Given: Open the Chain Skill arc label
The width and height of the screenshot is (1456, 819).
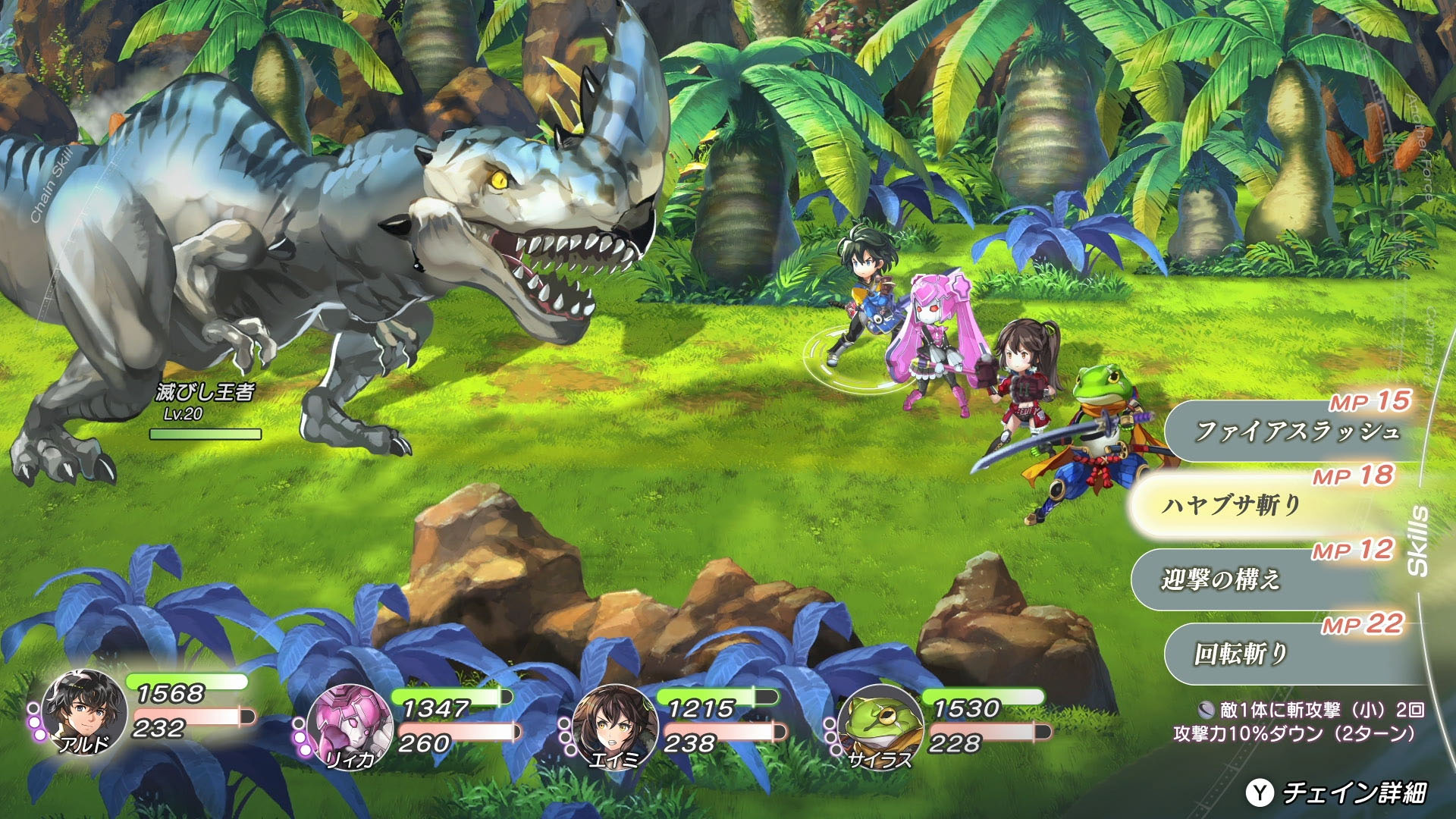Looking at the screenshot, I should click(x=52, y=186).
